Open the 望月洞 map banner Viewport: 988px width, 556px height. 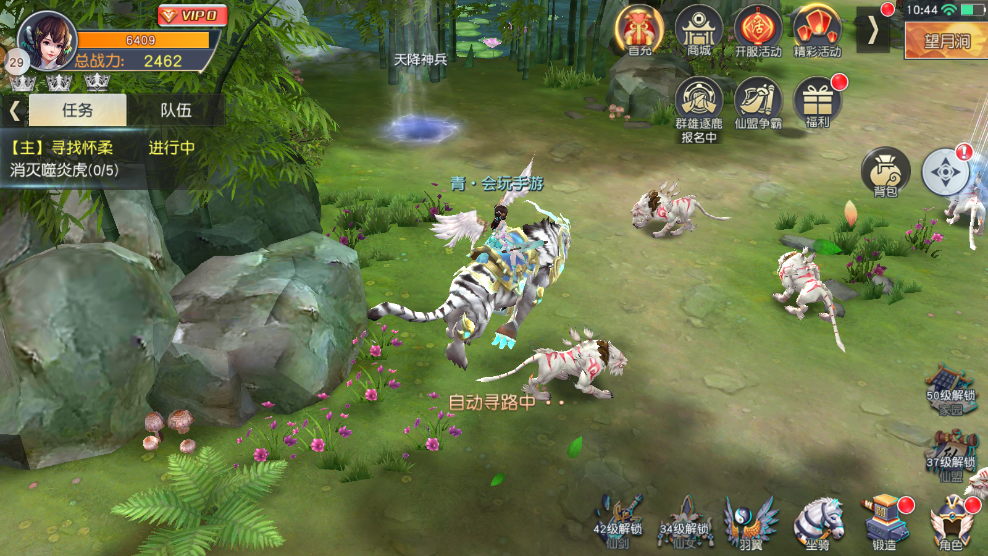pyautogui.click(x=945, y=42)
